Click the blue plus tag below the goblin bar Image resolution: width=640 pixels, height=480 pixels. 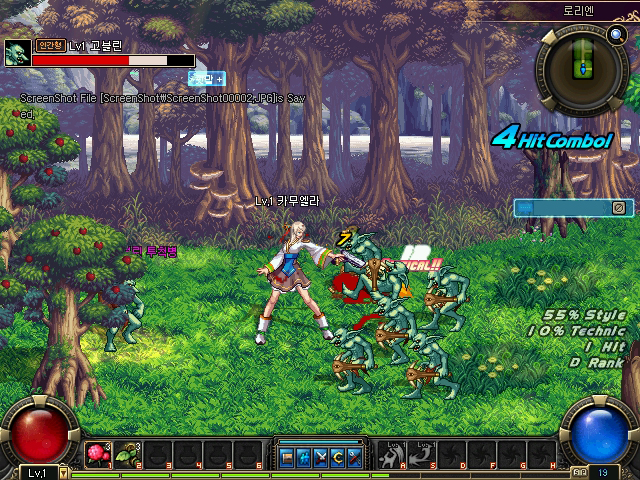pos(208,78)
